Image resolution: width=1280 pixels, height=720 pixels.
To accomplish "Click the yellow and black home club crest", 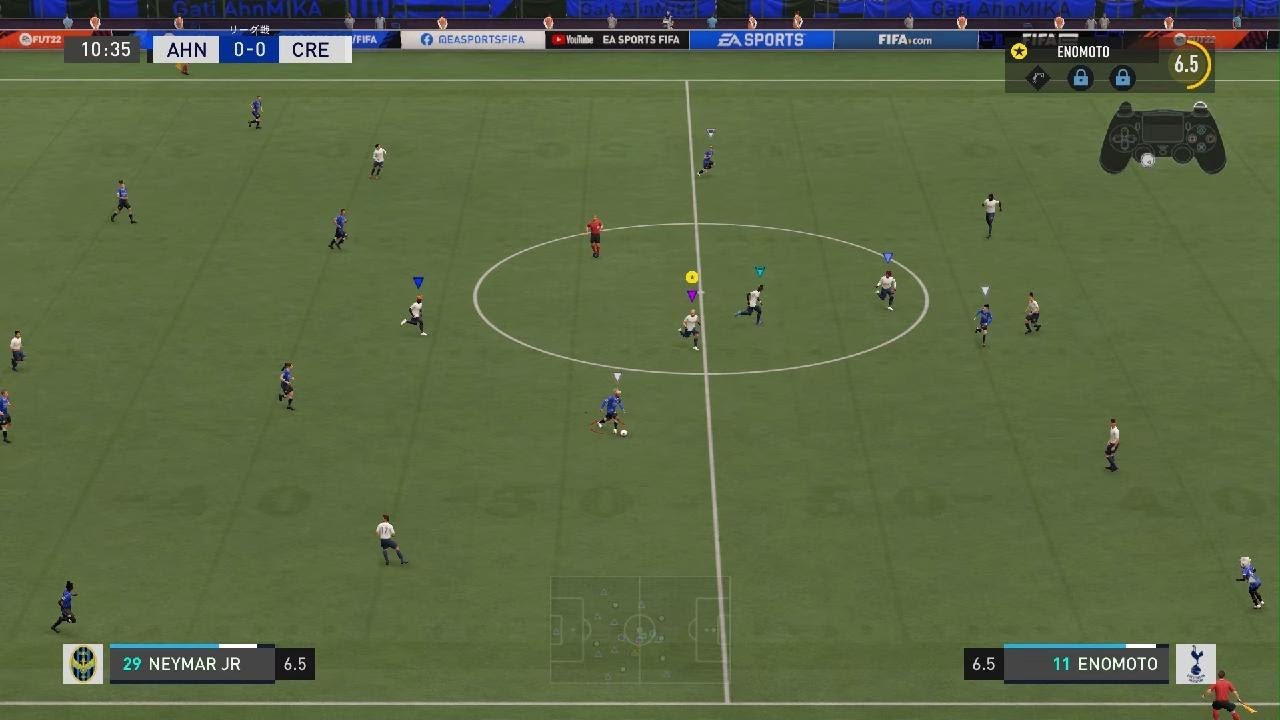I will [x=83, y=664].
